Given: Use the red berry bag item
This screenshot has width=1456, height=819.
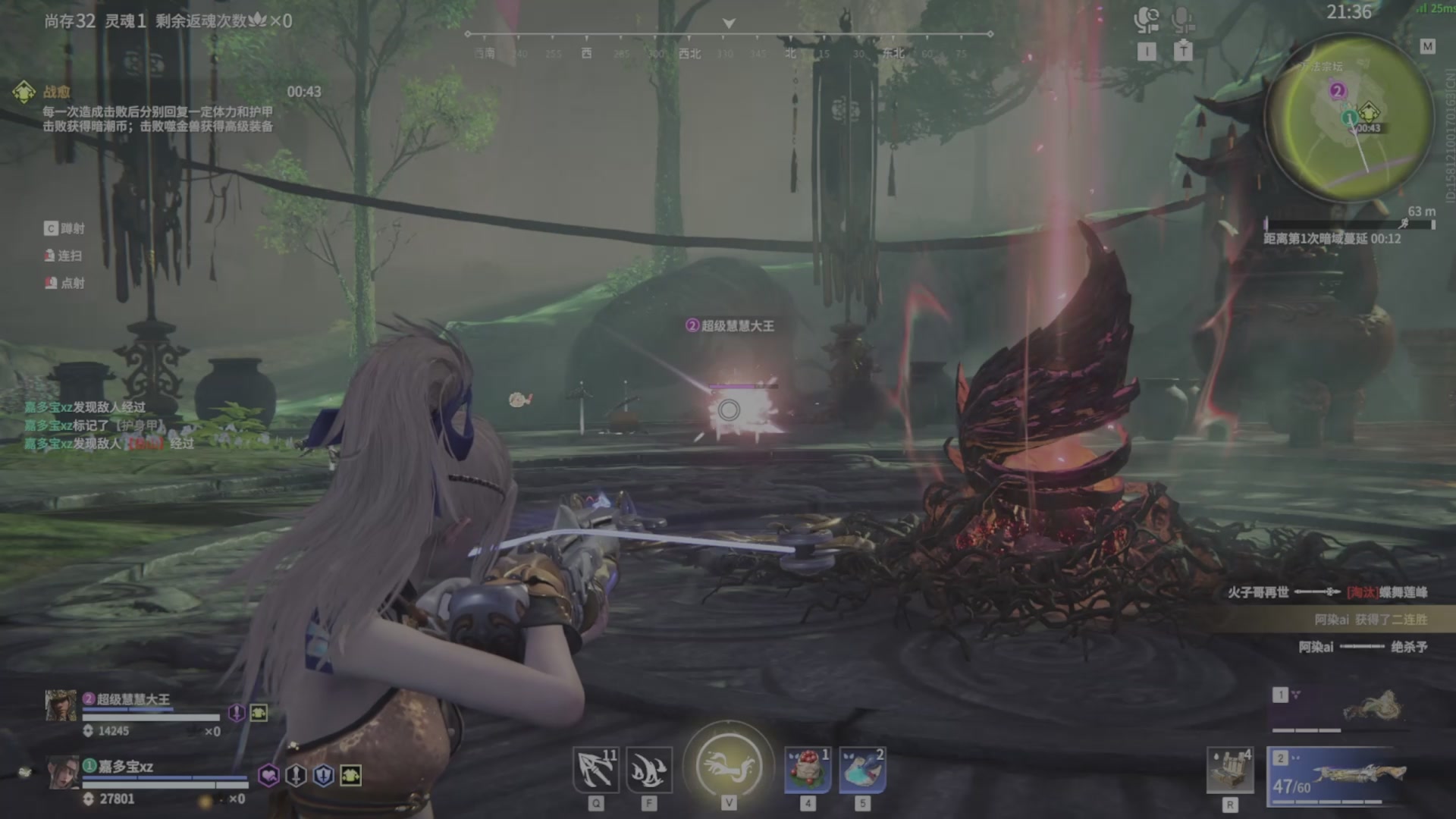Looking at the screenshot, I should pyautogui.click(x=807, y=770).
